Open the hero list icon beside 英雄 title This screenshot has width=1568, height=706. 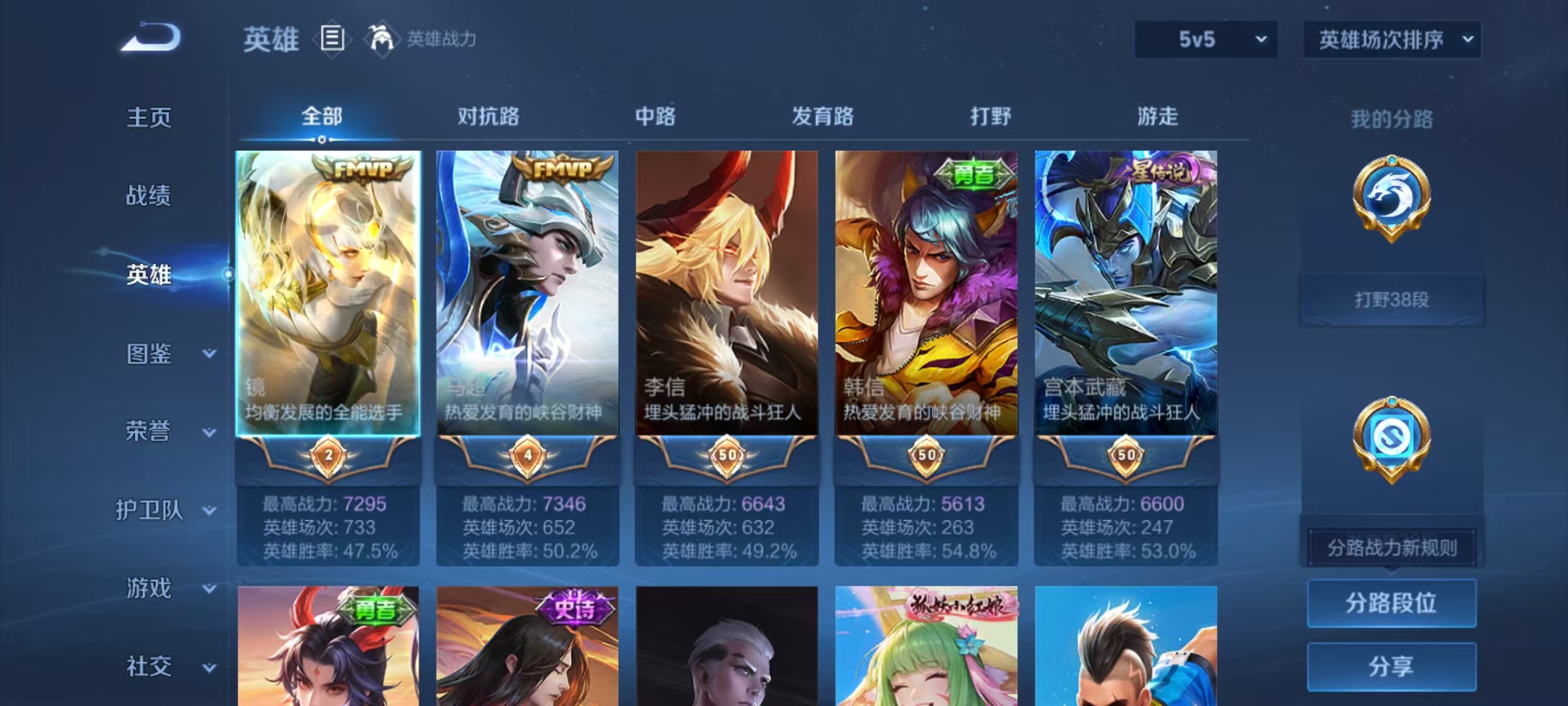(333, 39)
